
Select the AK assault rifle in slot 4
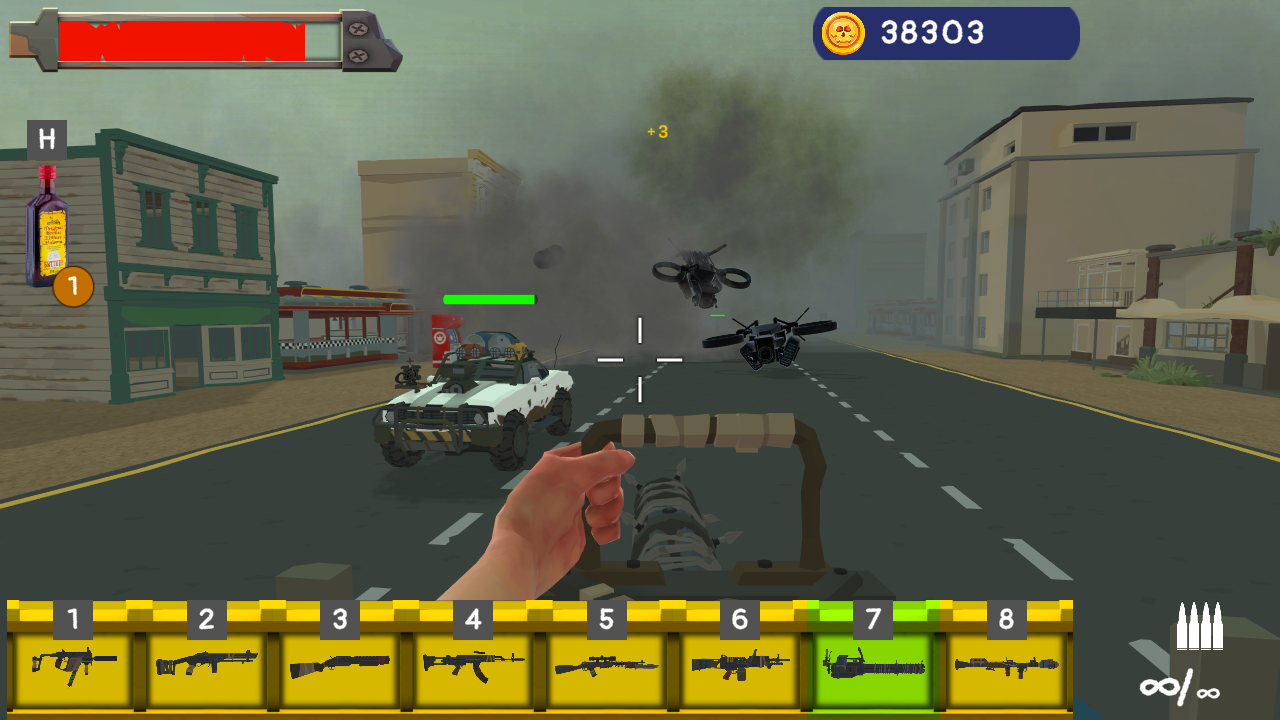[473, 665]
